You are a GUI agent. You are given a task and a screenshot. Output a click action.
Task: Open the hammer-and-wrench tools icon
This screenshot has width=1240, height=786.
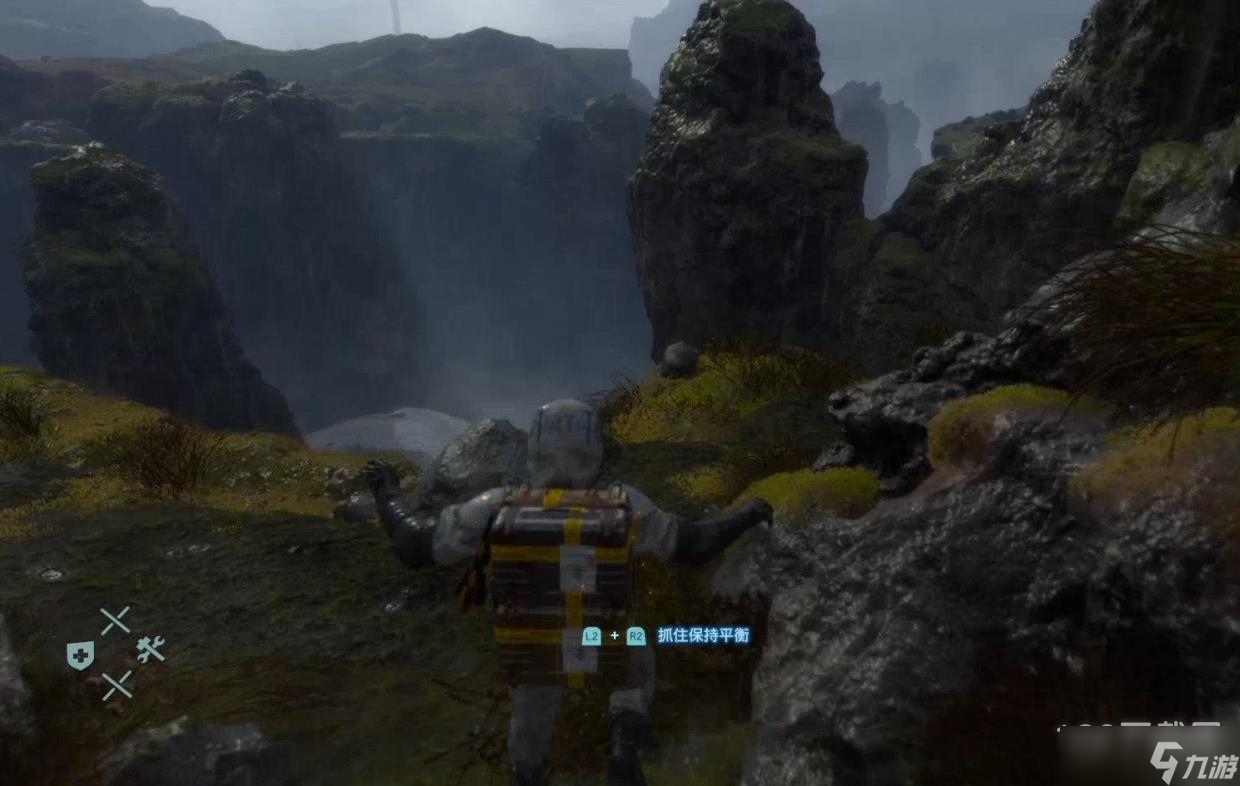click(150, 650)
